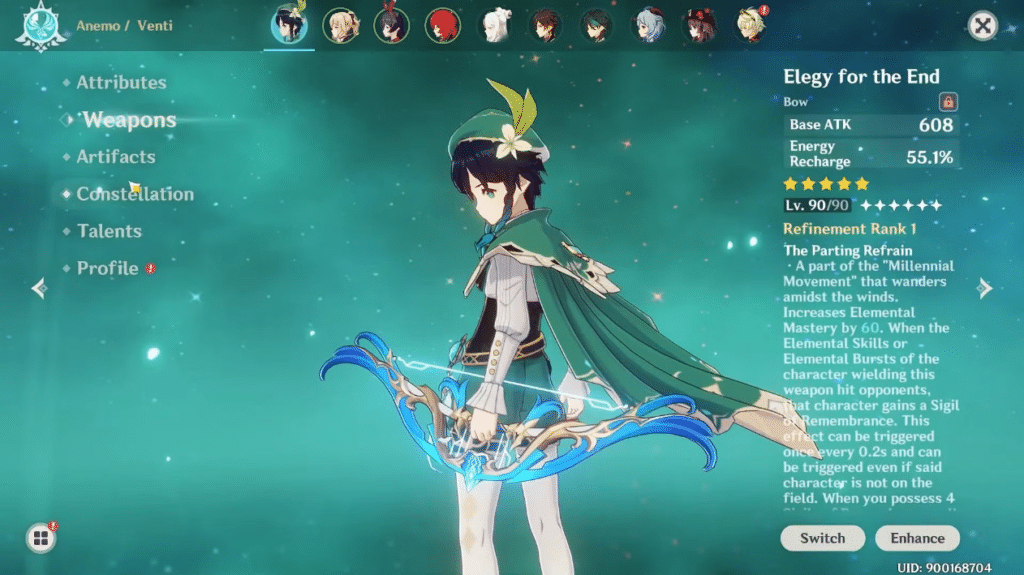
Task: Choose the red-haired Diluc portrait
Action: [x=441, y=26]
